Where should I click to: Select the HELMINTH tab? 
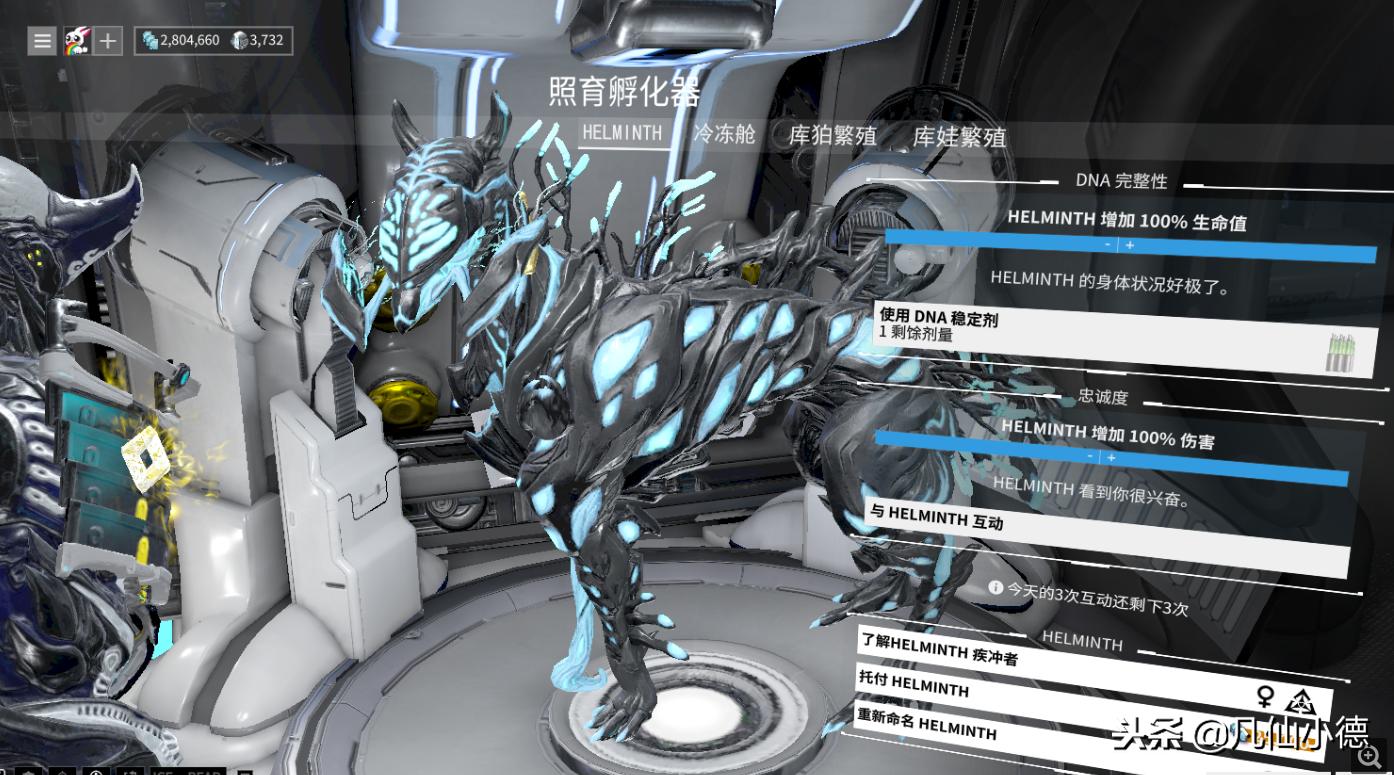622,132
